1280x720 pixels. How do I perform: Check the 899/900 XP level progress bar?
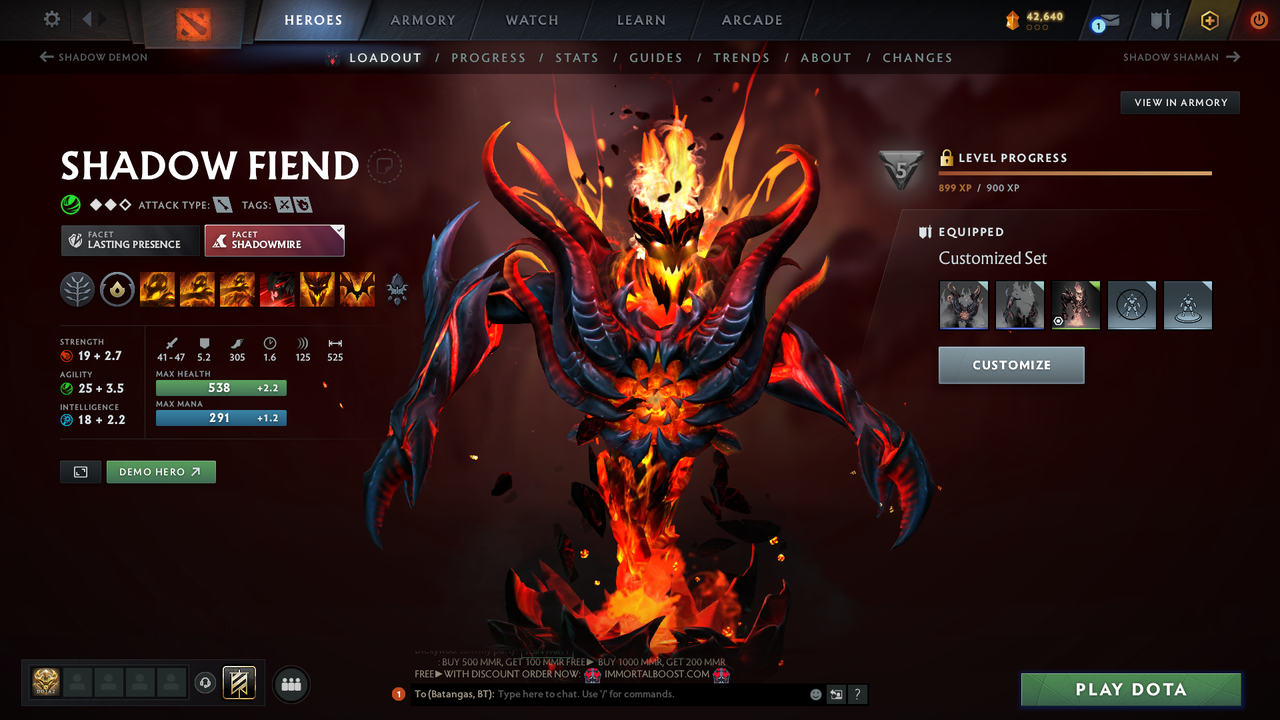coord(1075,173)
